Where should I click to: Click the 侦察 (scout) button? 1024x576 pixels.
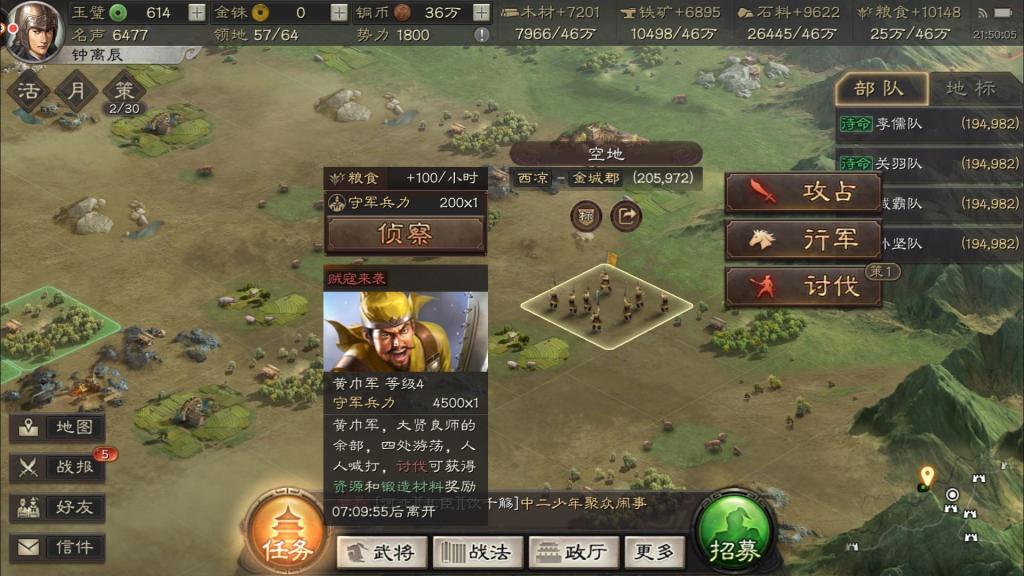[405, 234]
